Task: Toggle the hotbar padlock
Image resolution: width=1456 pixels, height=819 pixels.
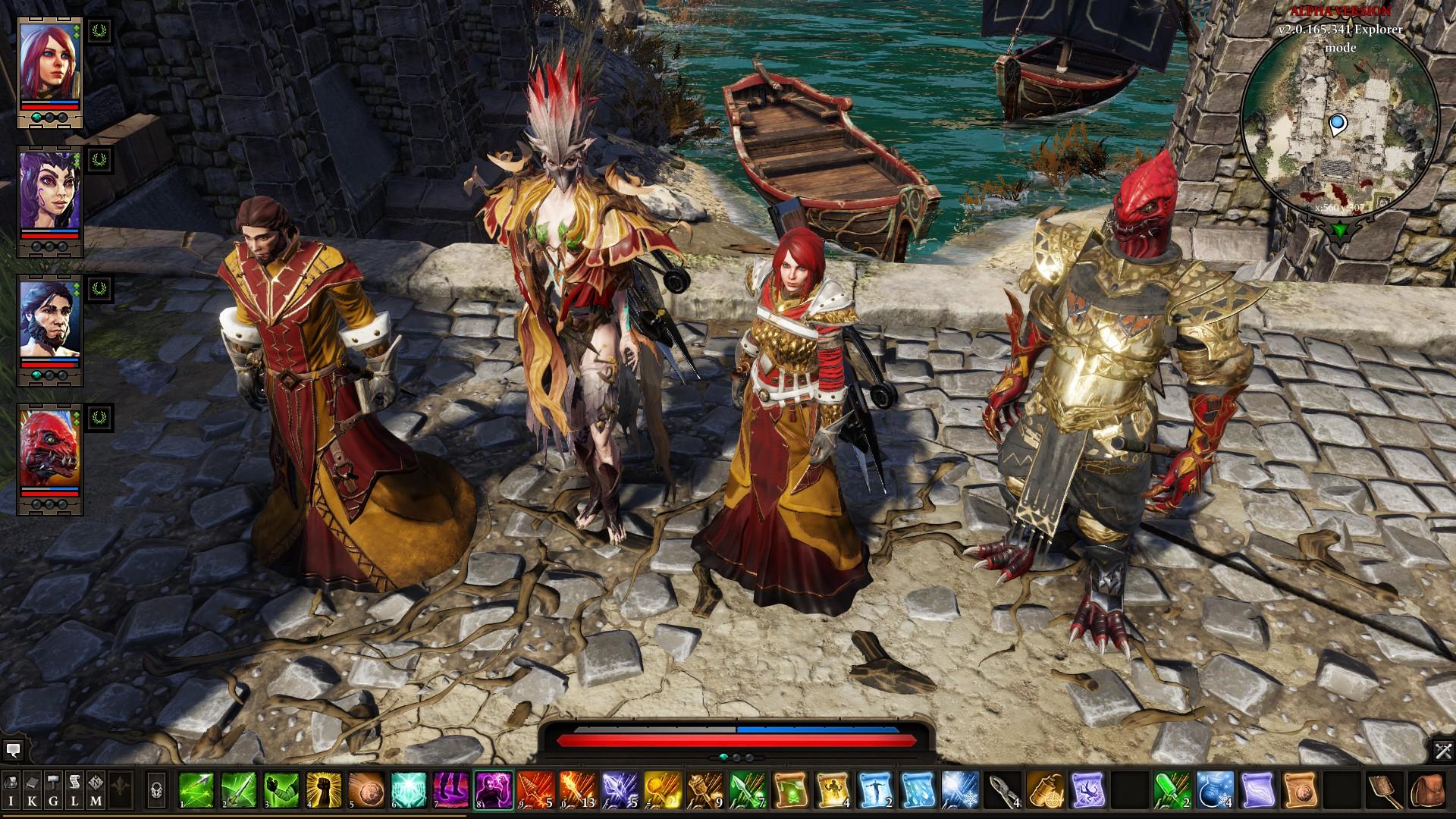Action: [157, 790]
